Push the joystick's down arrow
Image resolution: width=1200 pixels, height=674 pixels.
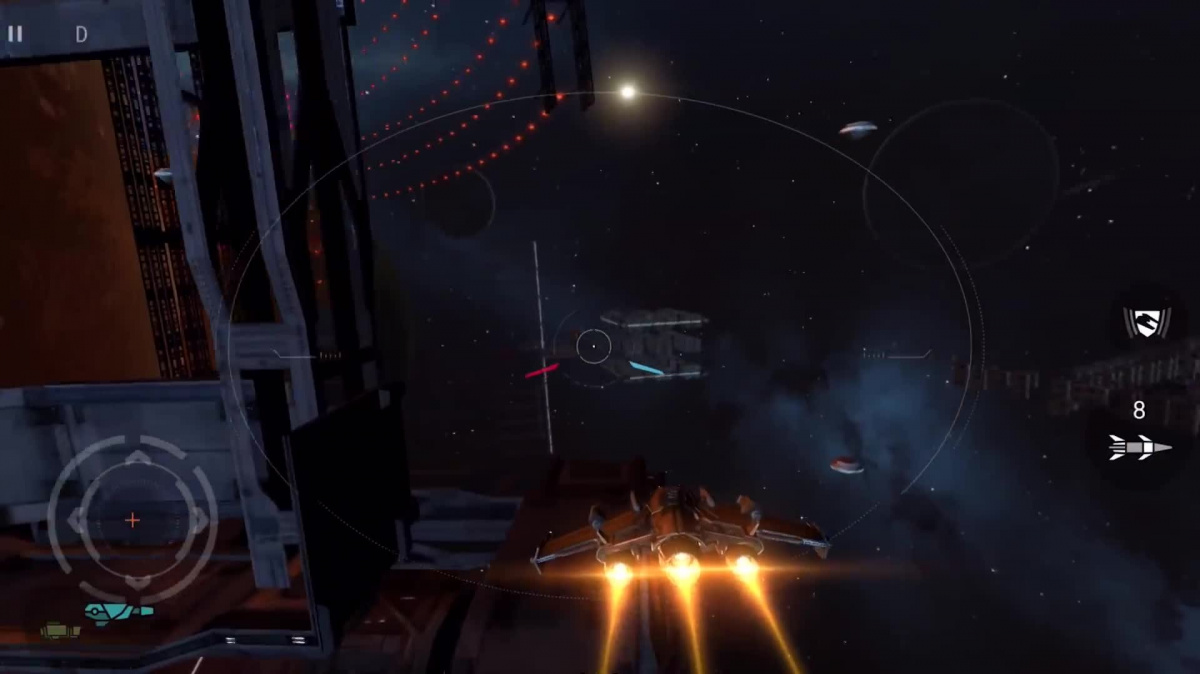pyautogui.click(x=137, y=580)
